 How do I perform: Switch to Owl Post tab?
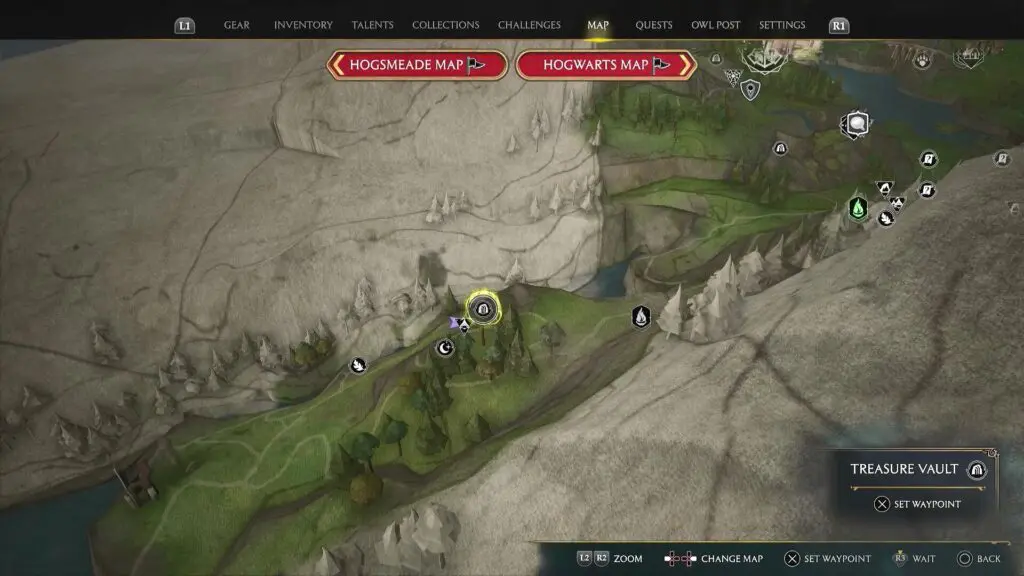coord(715,25)
